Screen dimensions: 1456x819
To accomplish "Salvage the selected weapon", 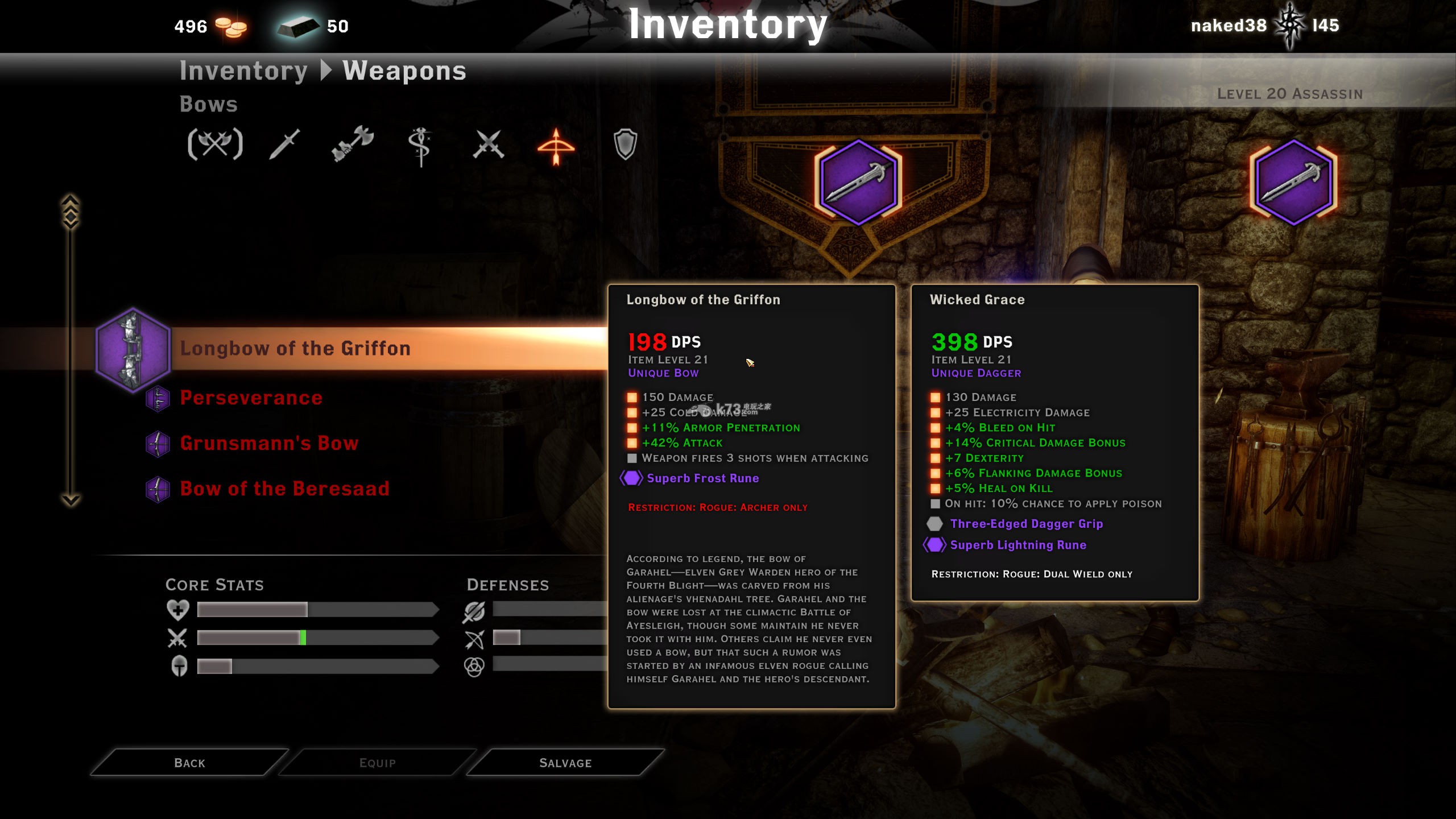I will click(565, 763).
